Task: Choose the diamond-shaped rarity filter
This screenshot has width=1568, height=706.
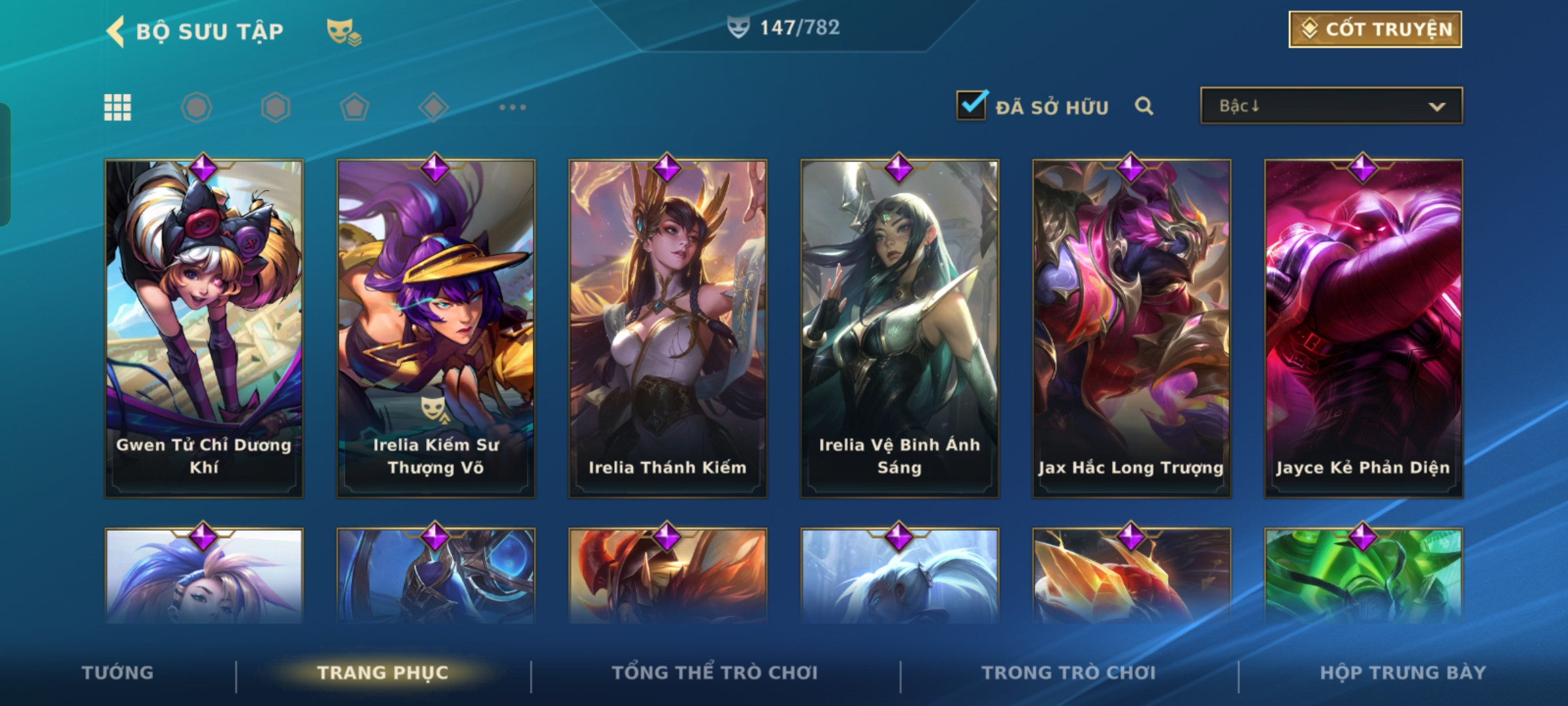Action: point(433,107)
